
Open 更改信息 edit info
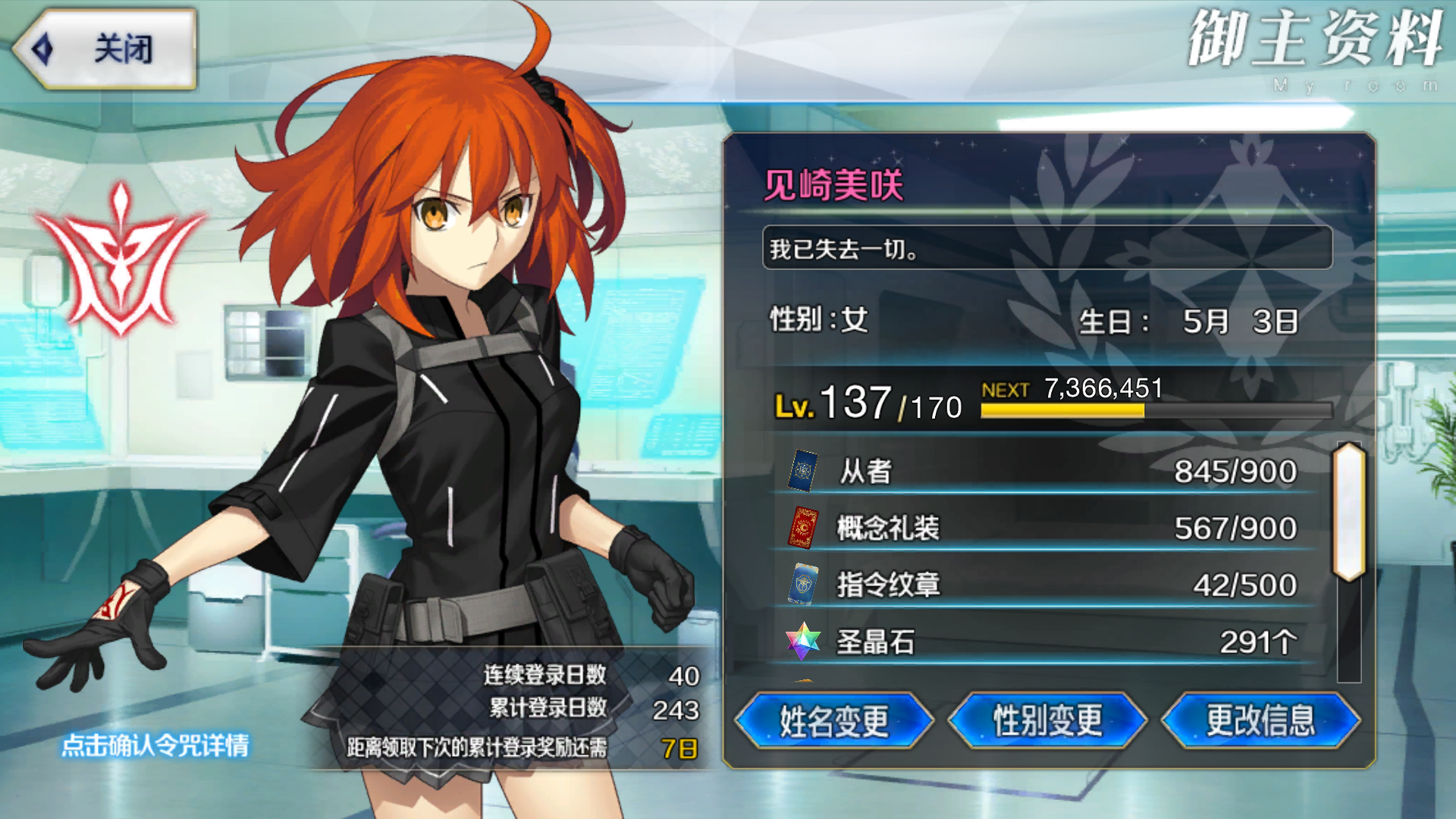point(1260,720)
